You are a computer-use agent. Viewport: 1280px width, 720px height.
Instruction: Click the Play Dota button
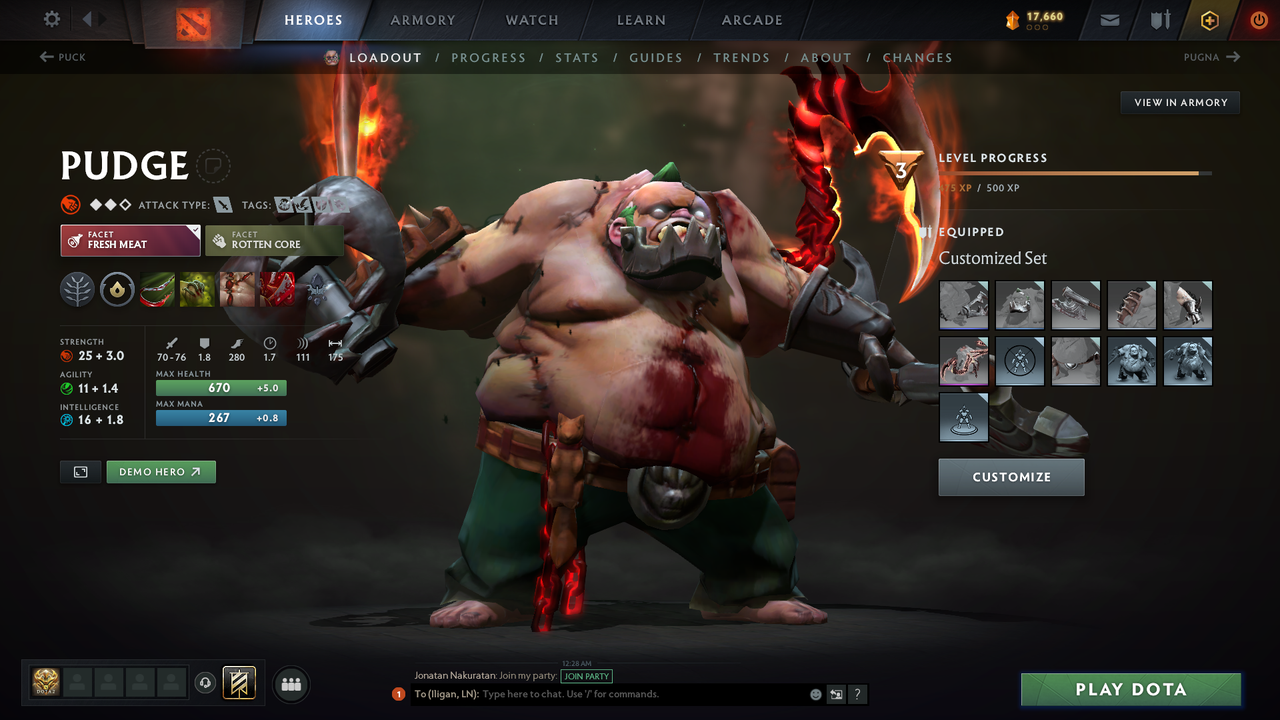click(1130, 689)
